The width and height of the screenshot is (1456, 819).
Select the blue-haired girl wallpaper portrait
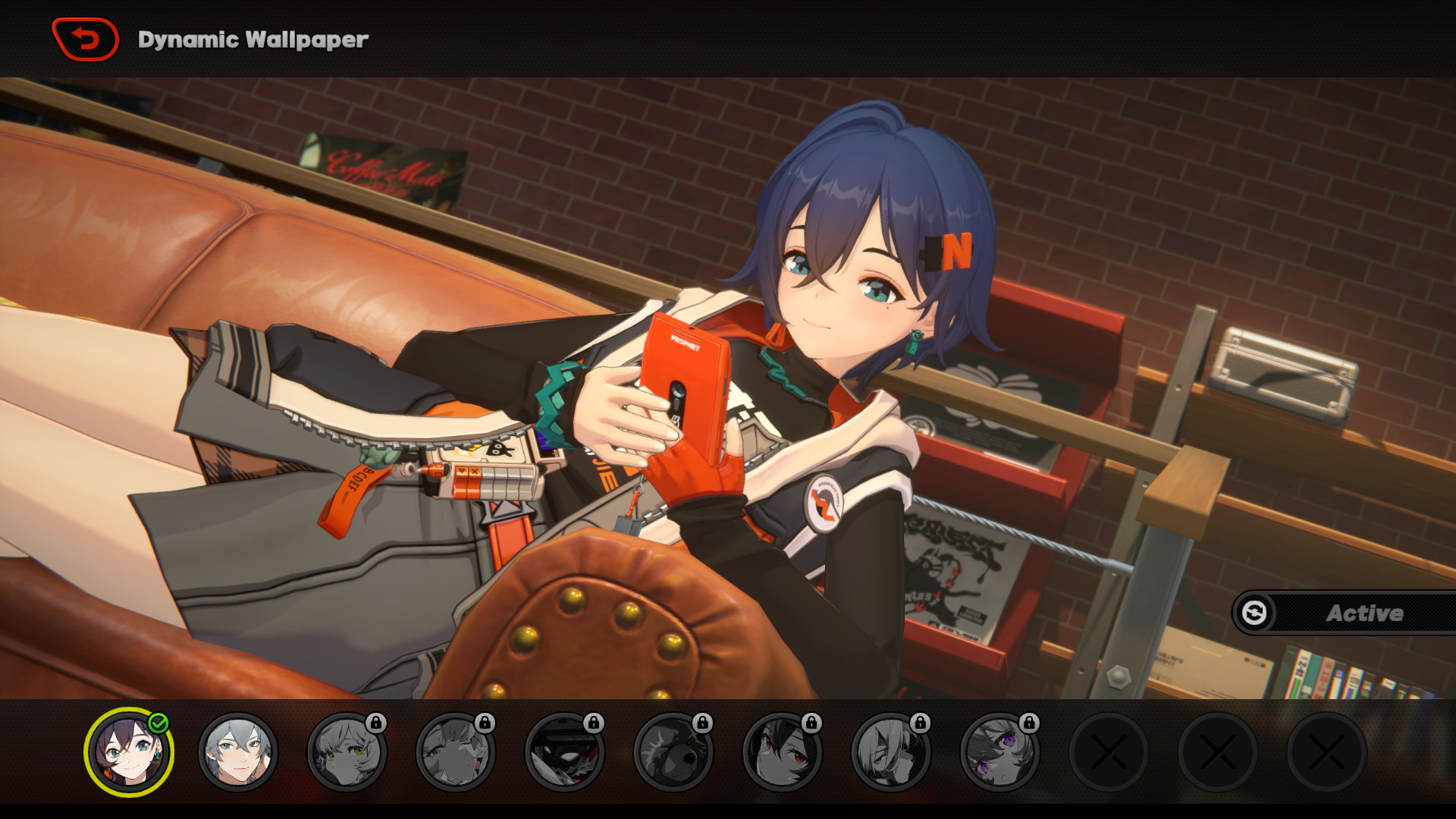point(129,752)
